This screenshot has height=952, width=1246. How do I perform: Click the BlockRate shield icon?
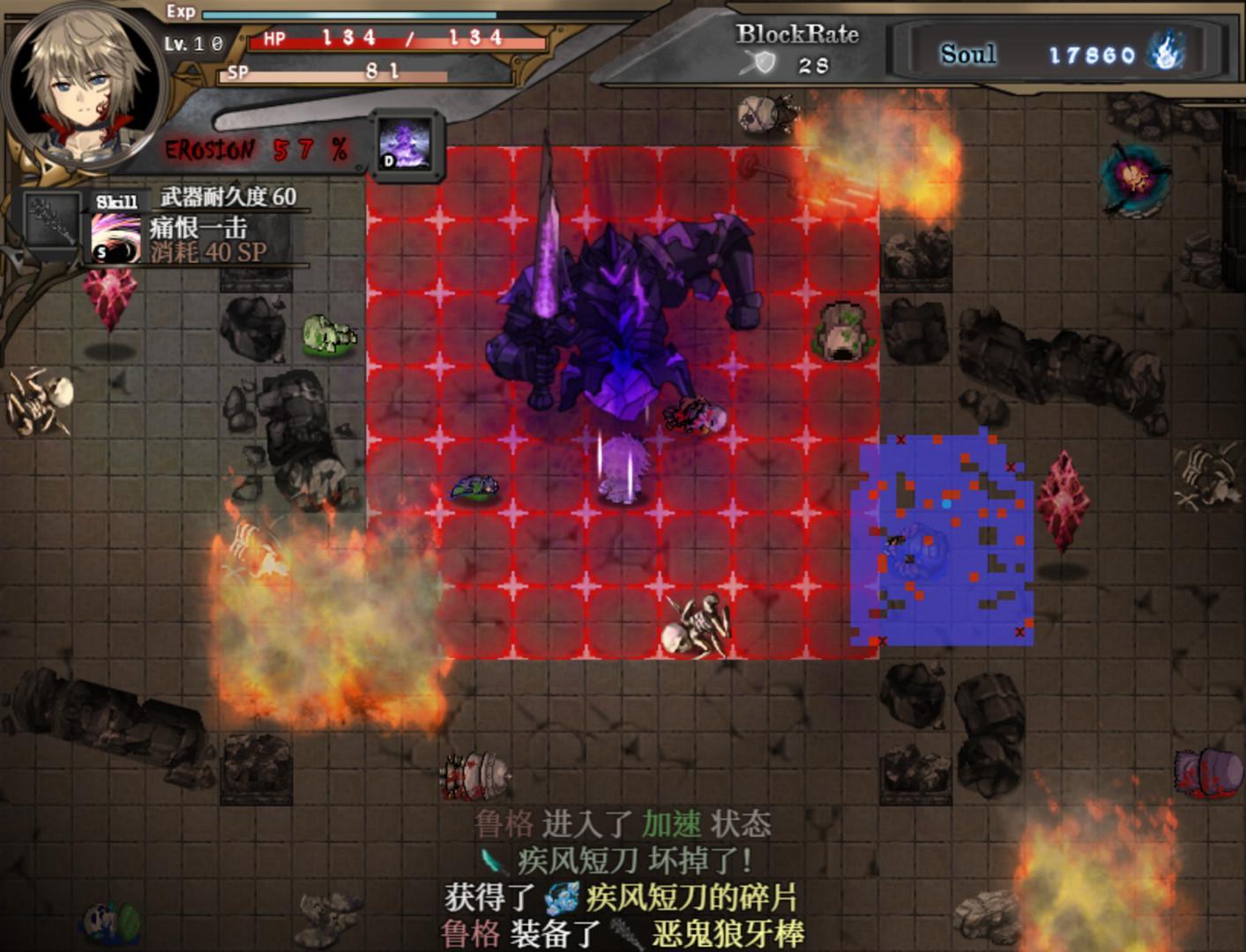764,63
